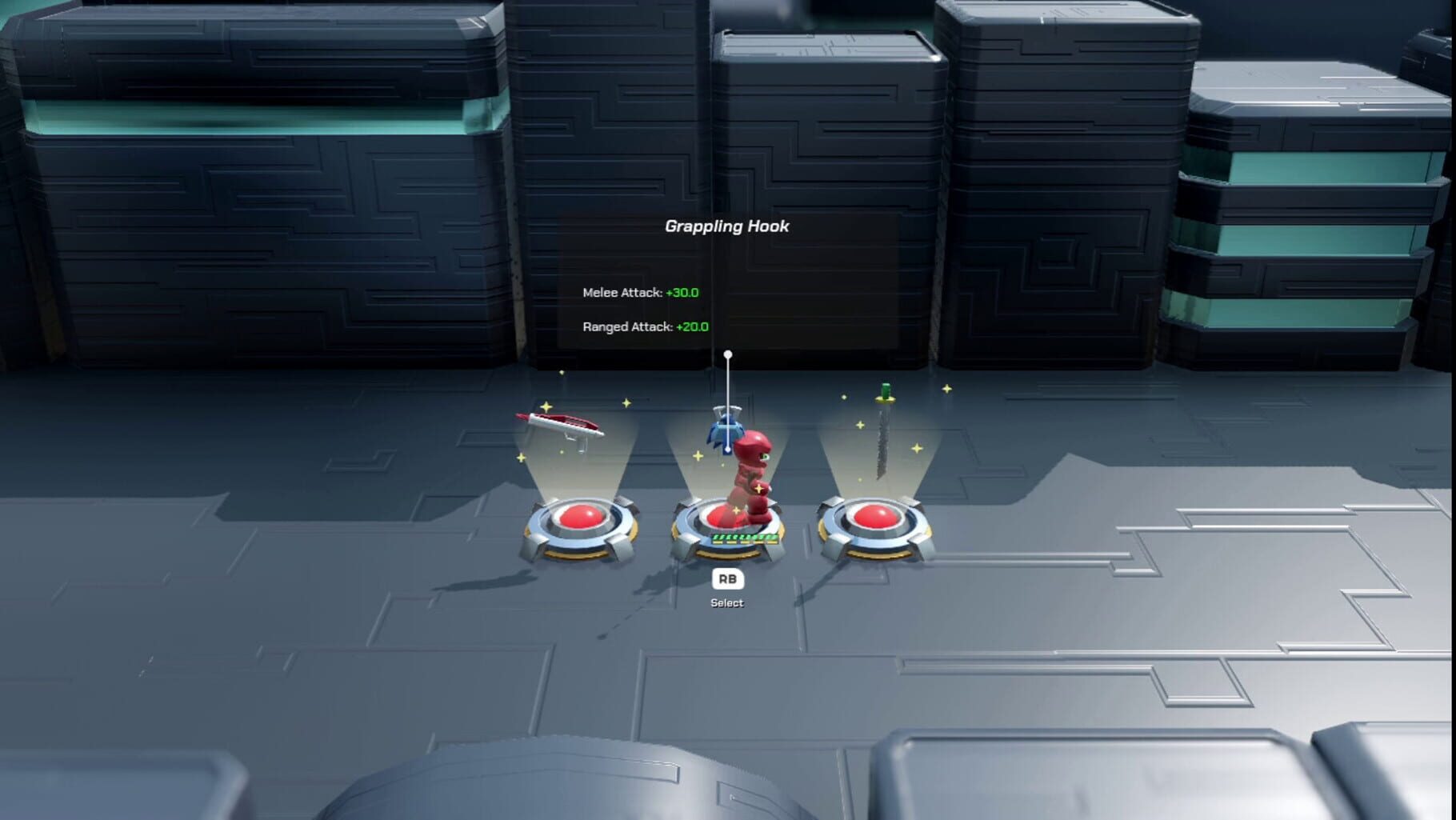Click the Select label under the RB prompt
Image resolution: width=1456 pixels, height=820 pixels.
(727, 602)
